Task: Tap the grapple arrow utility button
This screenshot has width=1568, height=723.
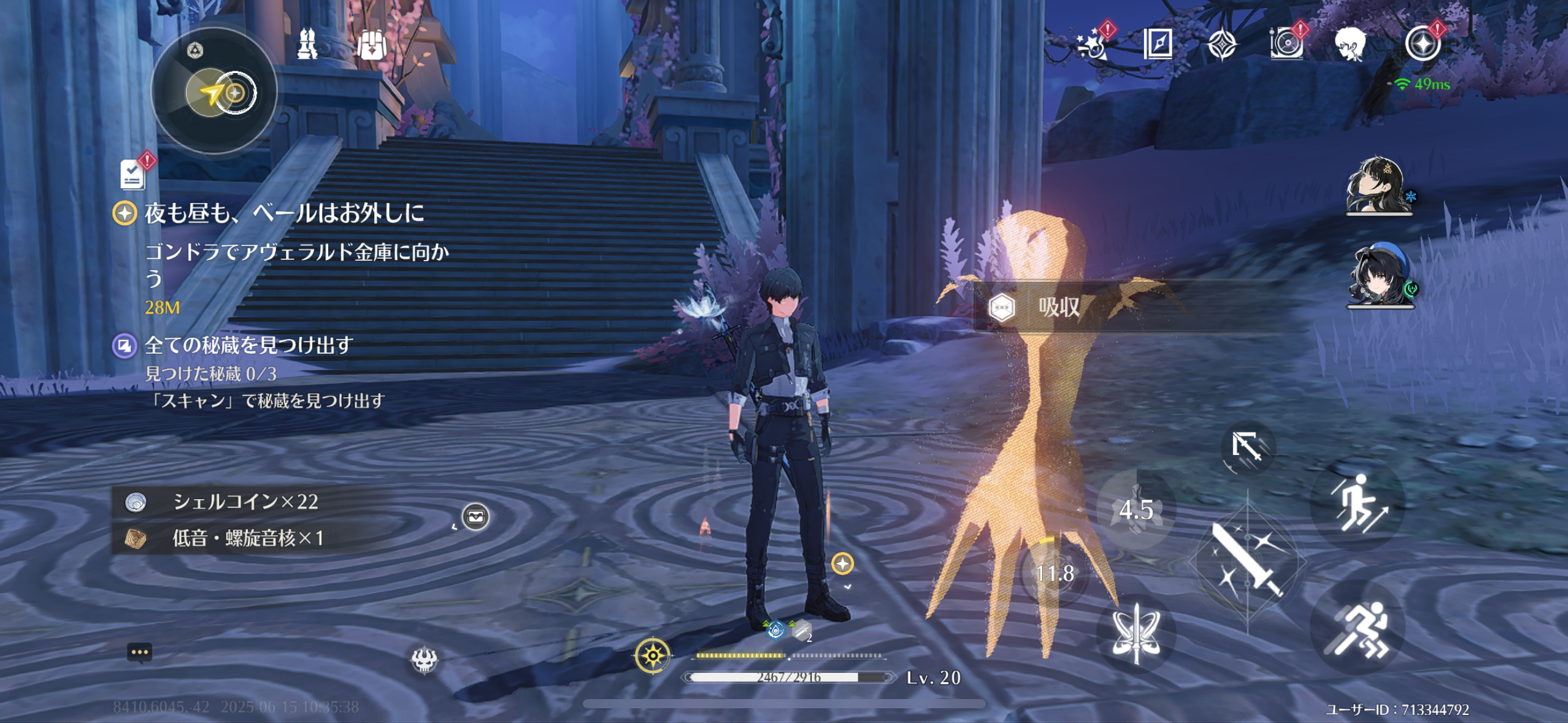Action: click(x=1247, y=447)
